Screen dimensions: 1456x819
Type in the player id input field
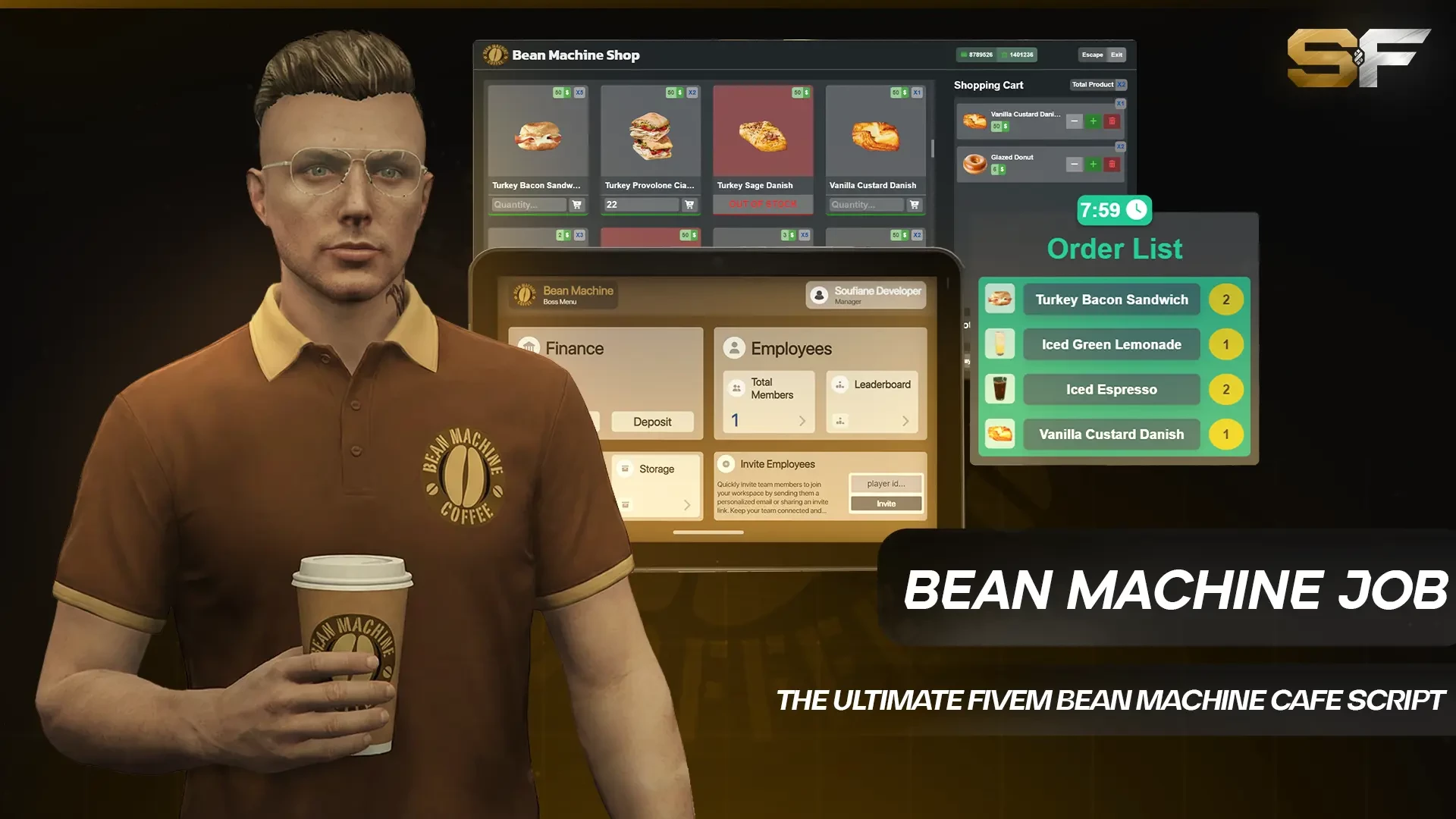tap(886, 484)
